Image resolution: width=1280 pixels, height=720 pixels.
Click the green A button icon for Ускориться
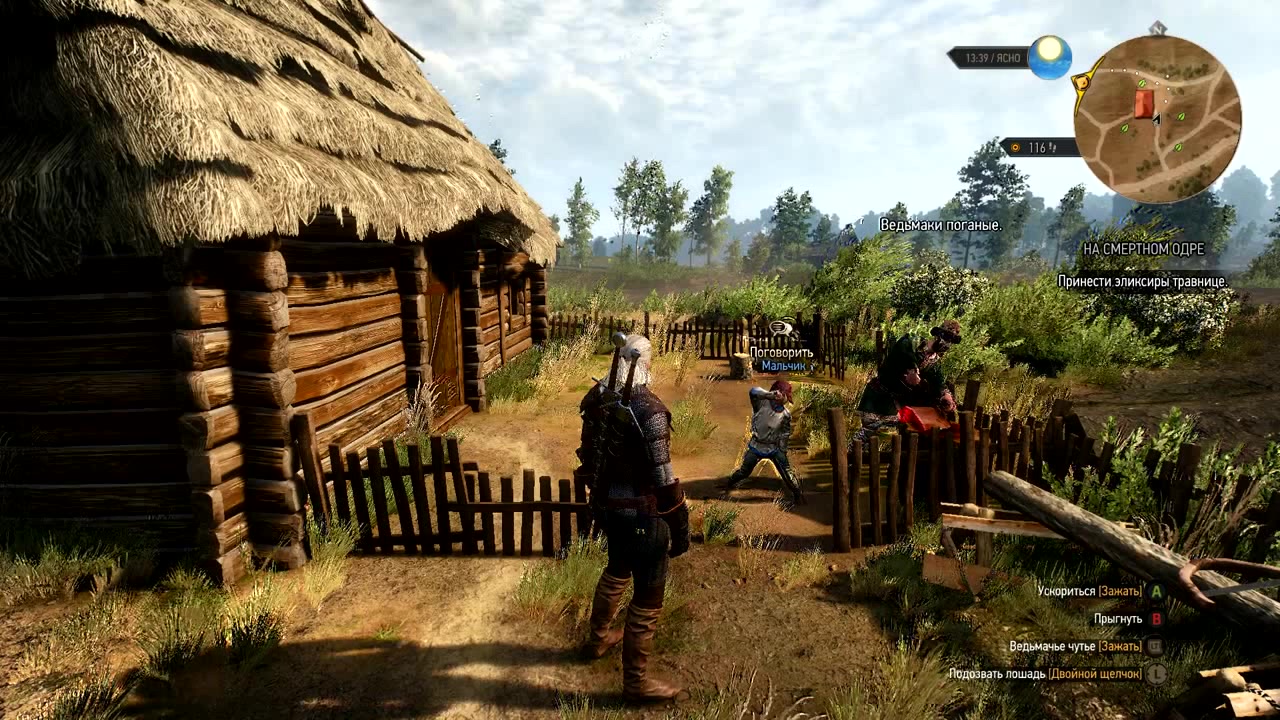pos(1156,592)
